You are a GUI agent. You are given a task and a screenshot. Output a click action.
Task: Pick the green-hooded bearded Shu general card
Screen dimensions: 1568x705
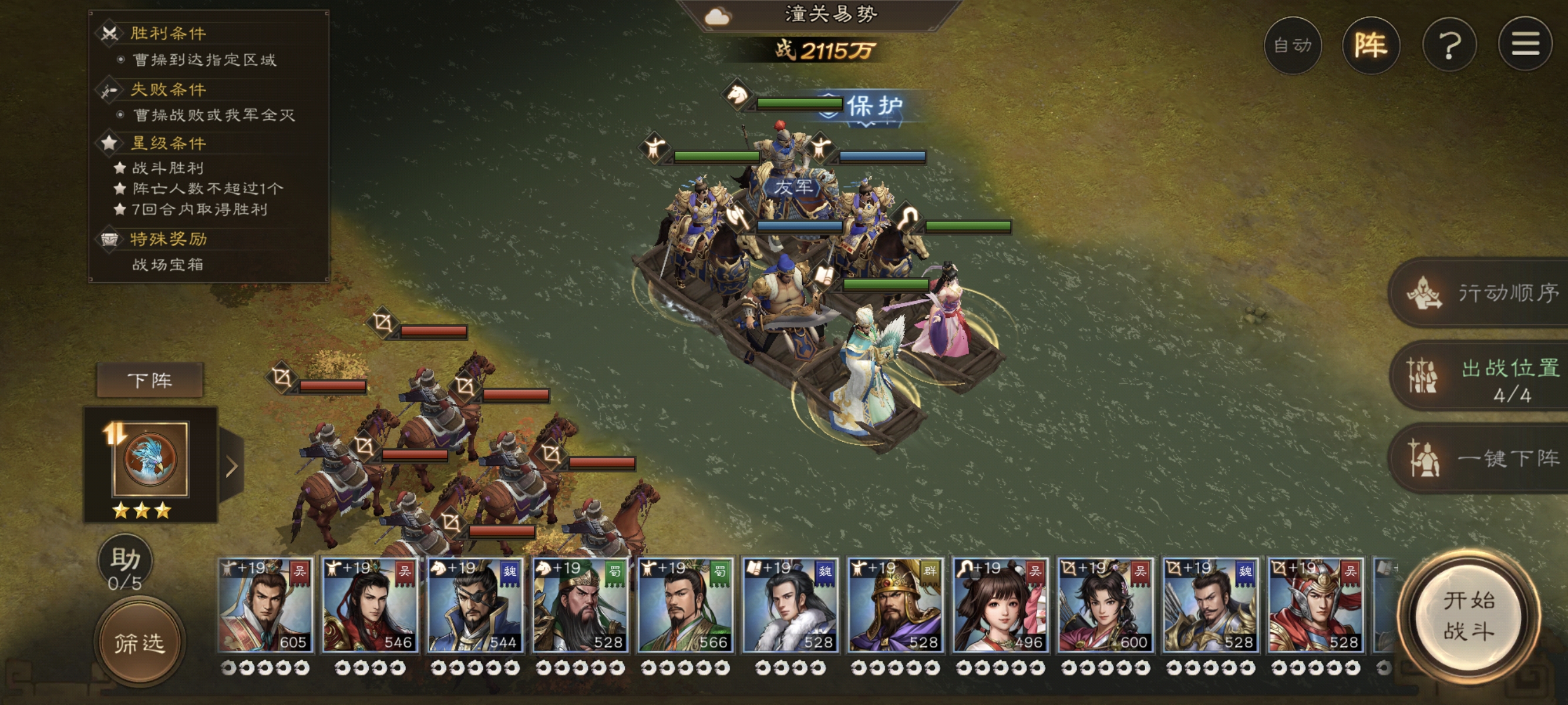coord(580,605)
